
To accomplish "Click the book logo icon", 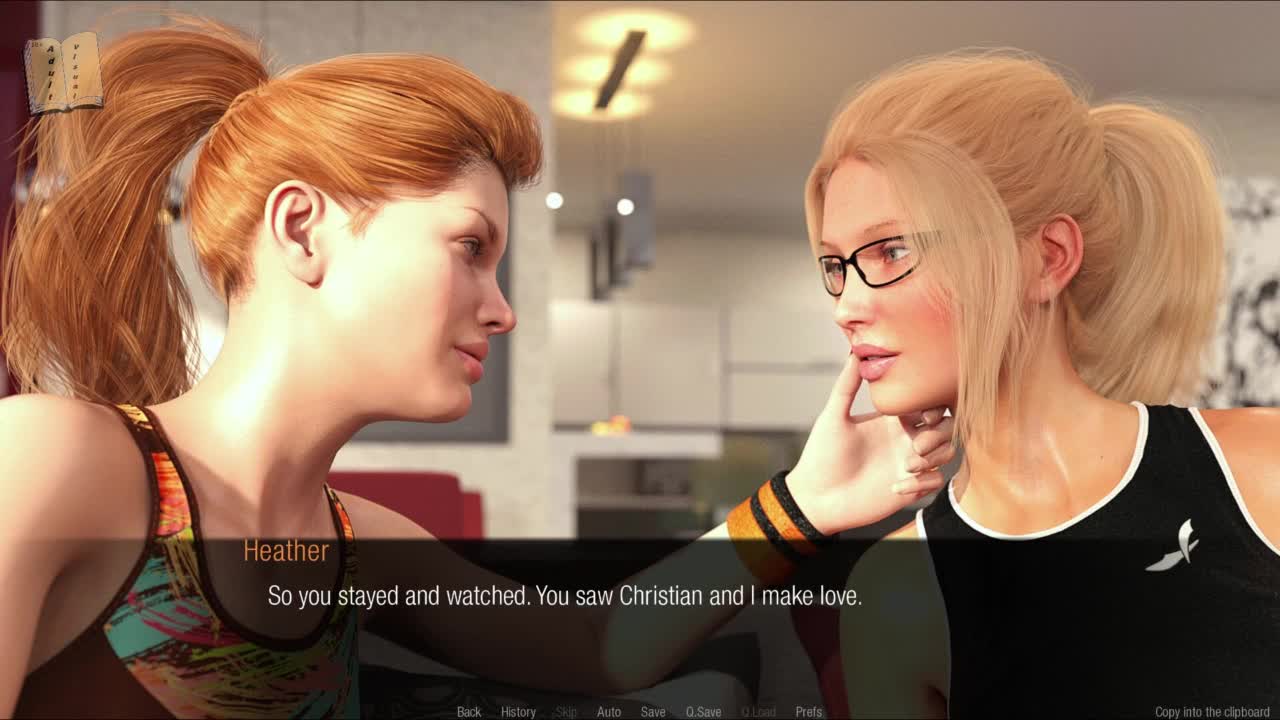I will pos(63,73).
